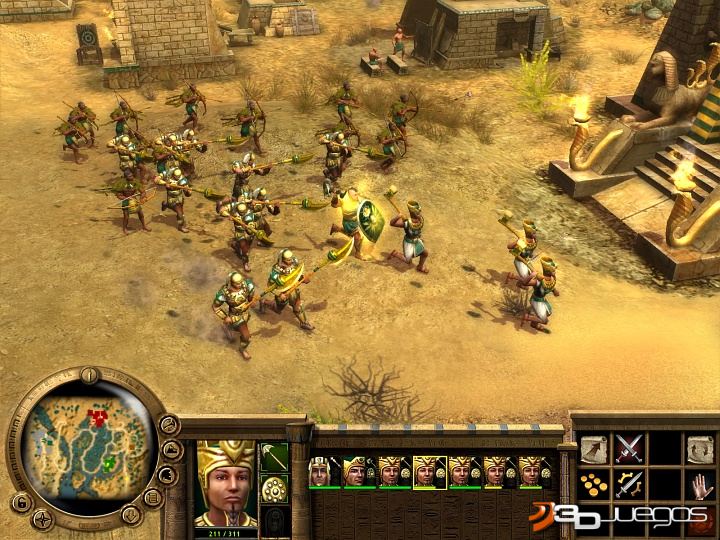Select the white-headdress unit in the selection bar
720x540 pixels.
click(x=320, y=471)
